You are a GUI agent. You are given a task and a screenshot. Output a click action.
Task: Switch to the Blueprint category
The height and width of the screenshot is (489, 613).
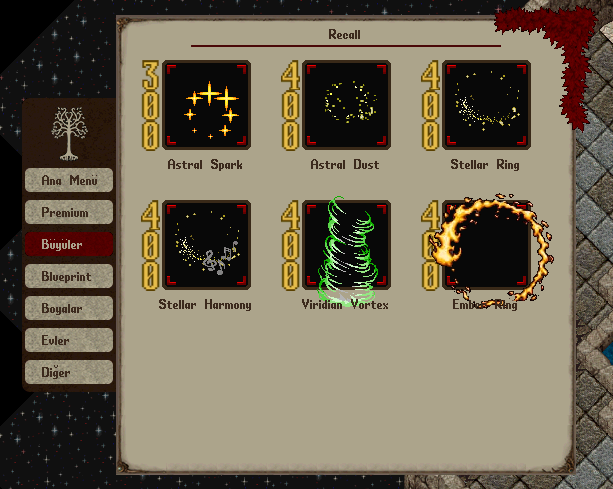click(69, 276)
